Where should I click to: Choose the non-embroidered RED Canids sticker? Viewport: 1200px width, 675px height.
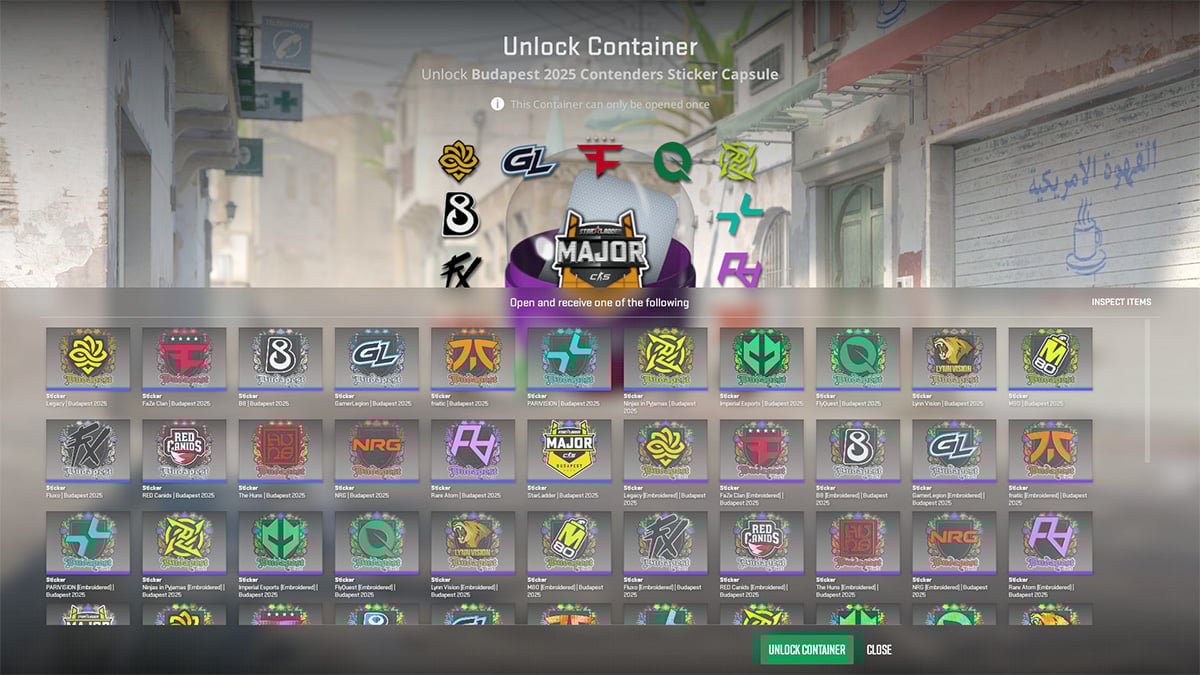point(184,451)
